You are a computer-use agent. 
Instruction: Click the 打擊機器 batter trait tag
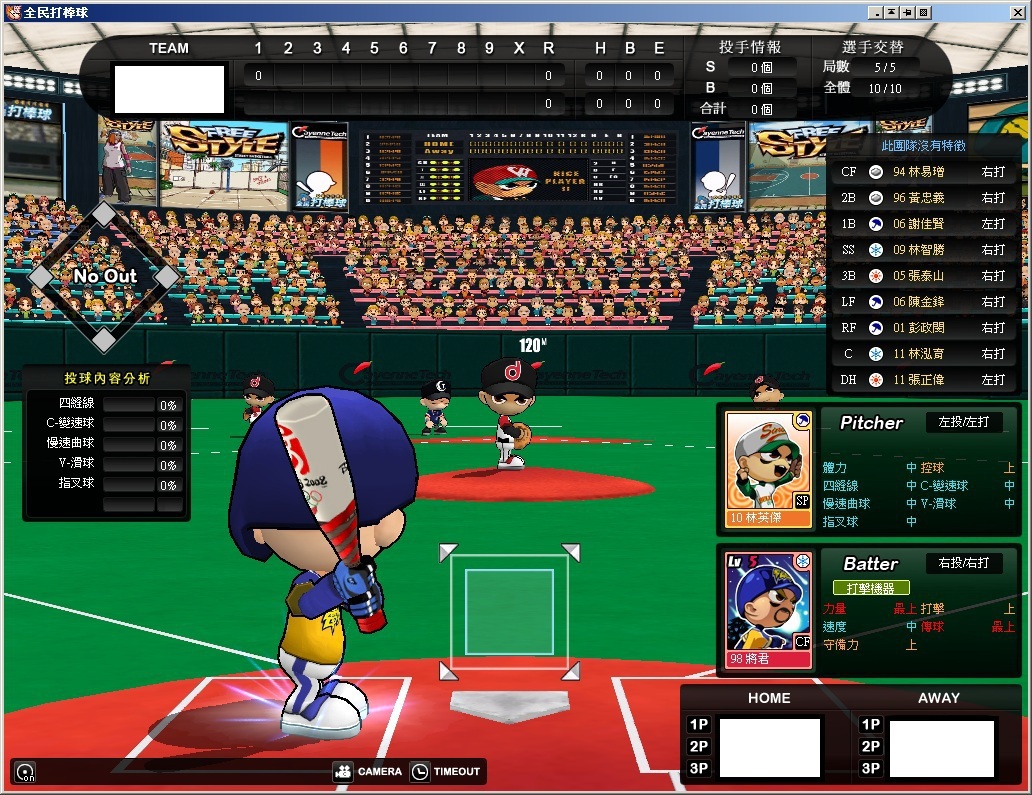pos(871,588)
